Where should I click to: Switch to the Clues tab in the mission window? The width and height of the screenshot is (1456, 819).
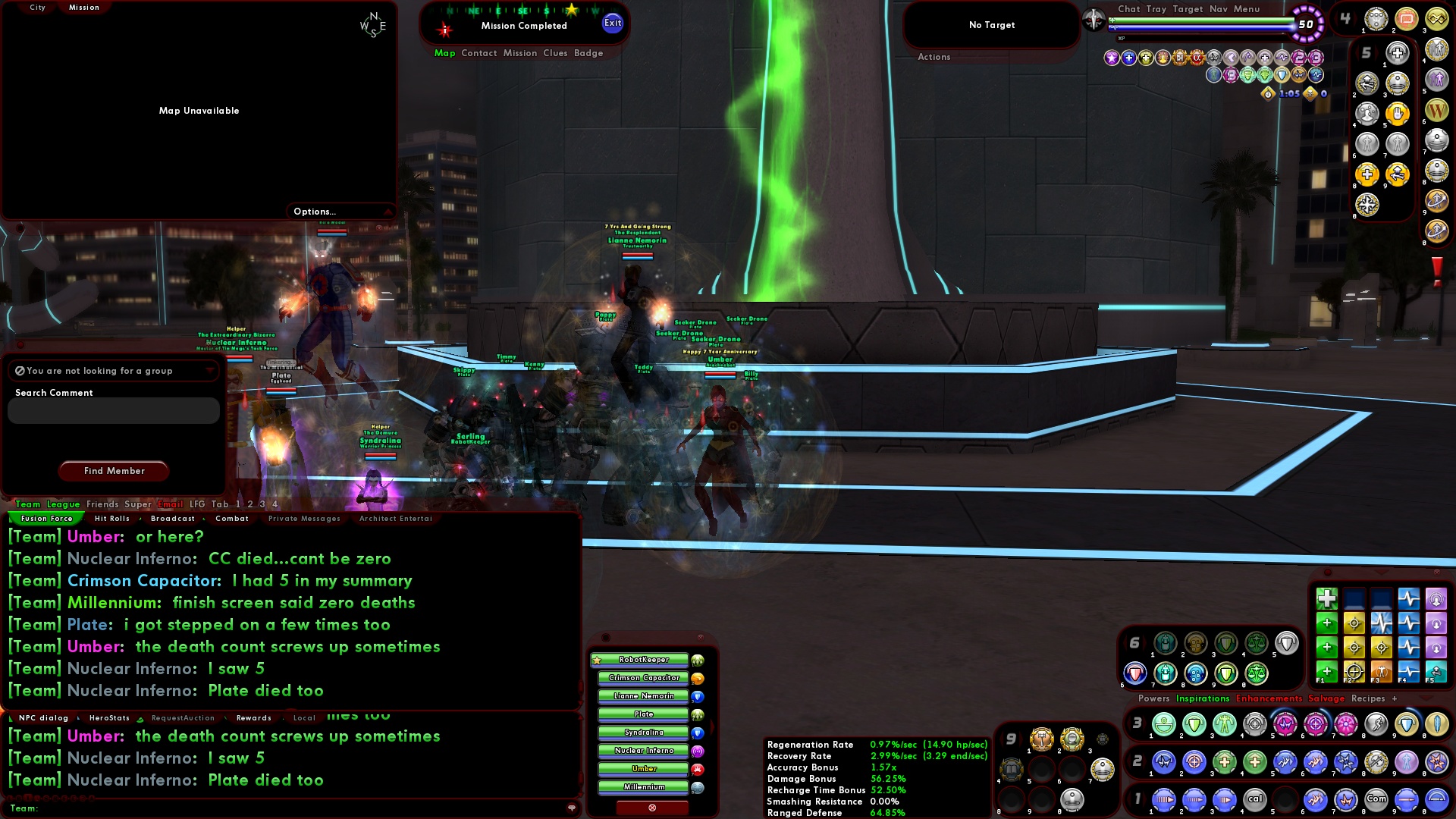click(554, 53)
